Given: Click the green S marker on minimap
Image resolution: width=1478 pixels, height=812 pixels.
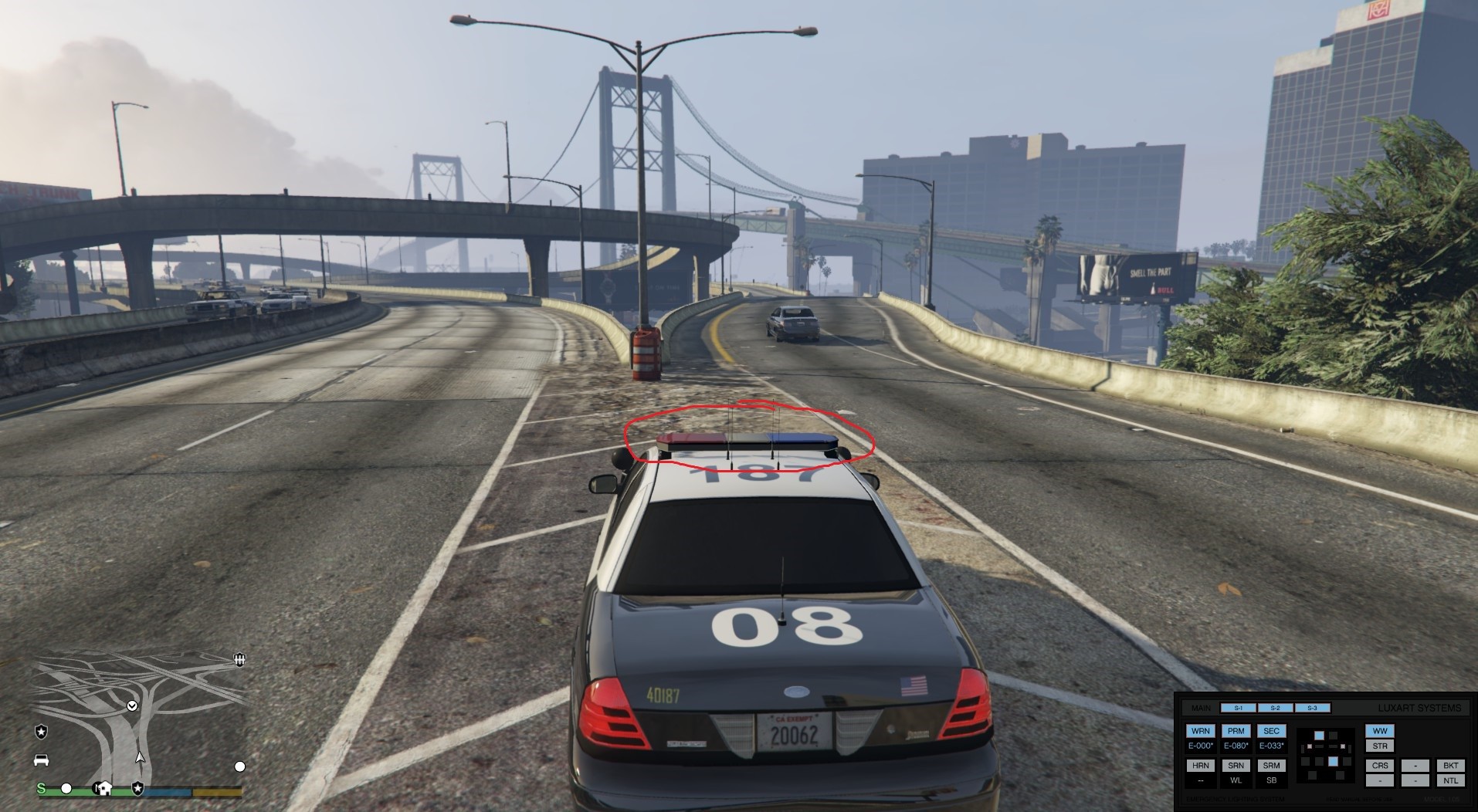Looking at the screenshot, I should (42, 788).
